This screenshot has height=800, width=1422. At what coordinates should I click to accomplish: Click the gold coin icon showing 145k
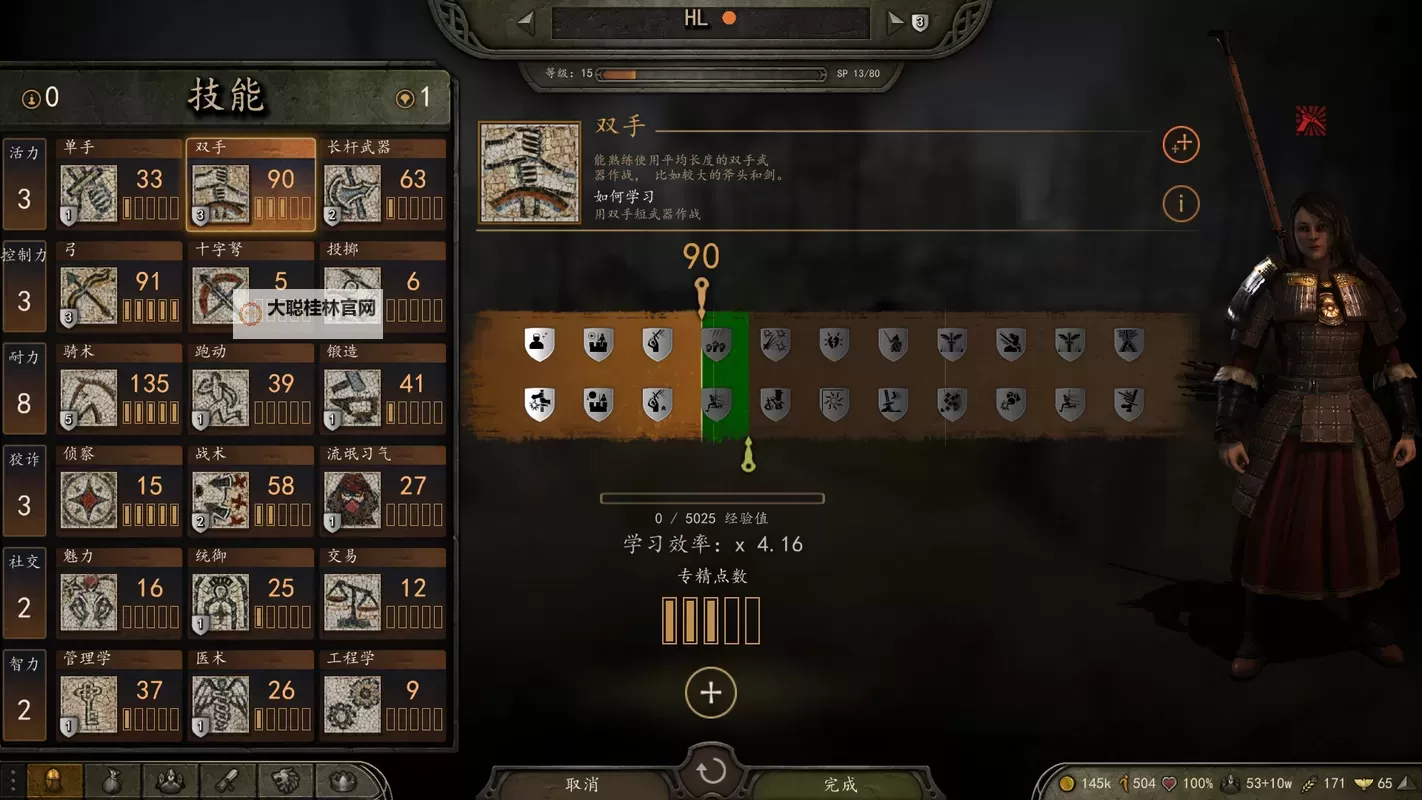(x=1067, y=784)
